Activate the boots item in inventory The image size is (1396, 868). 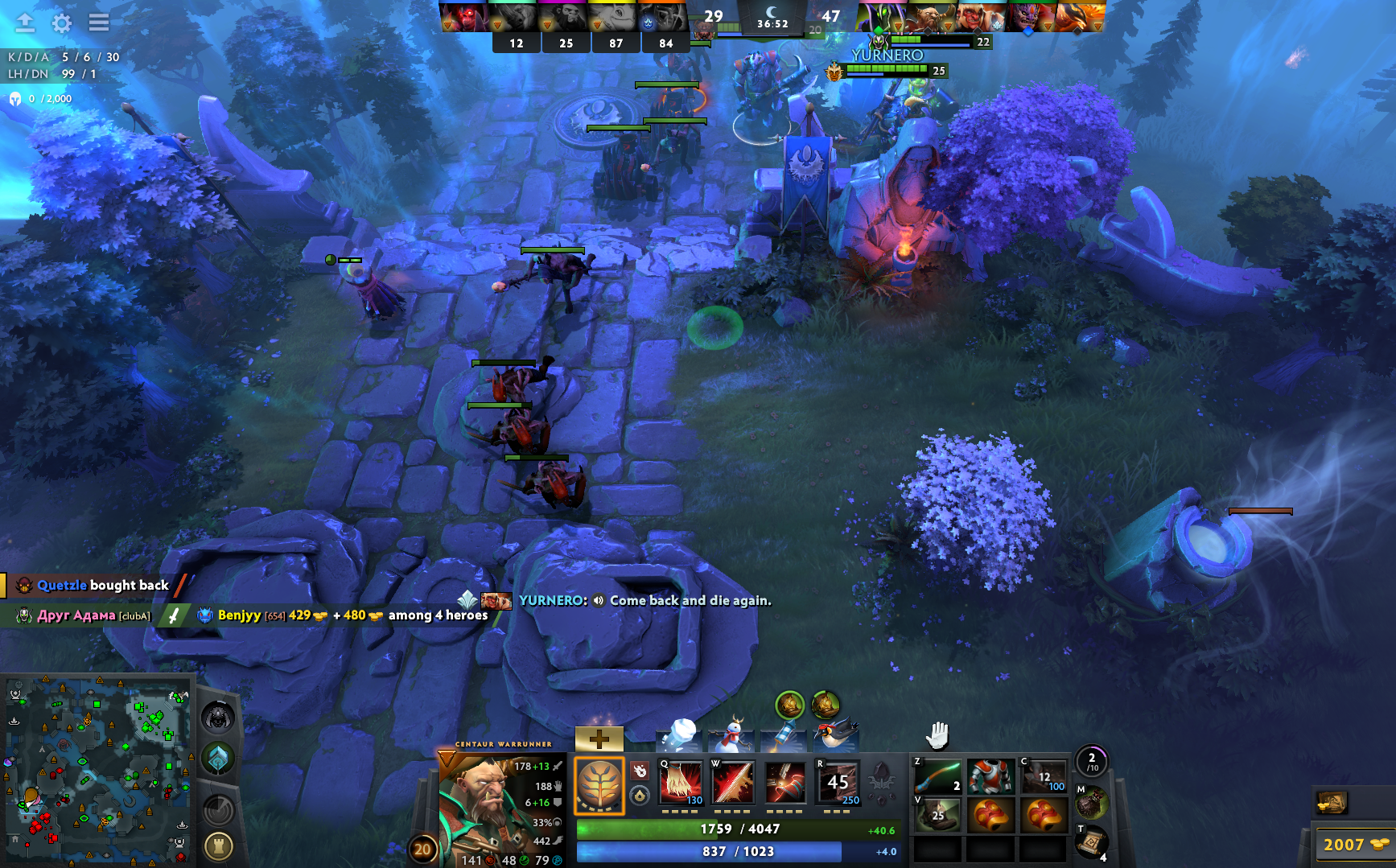(938, 815)
